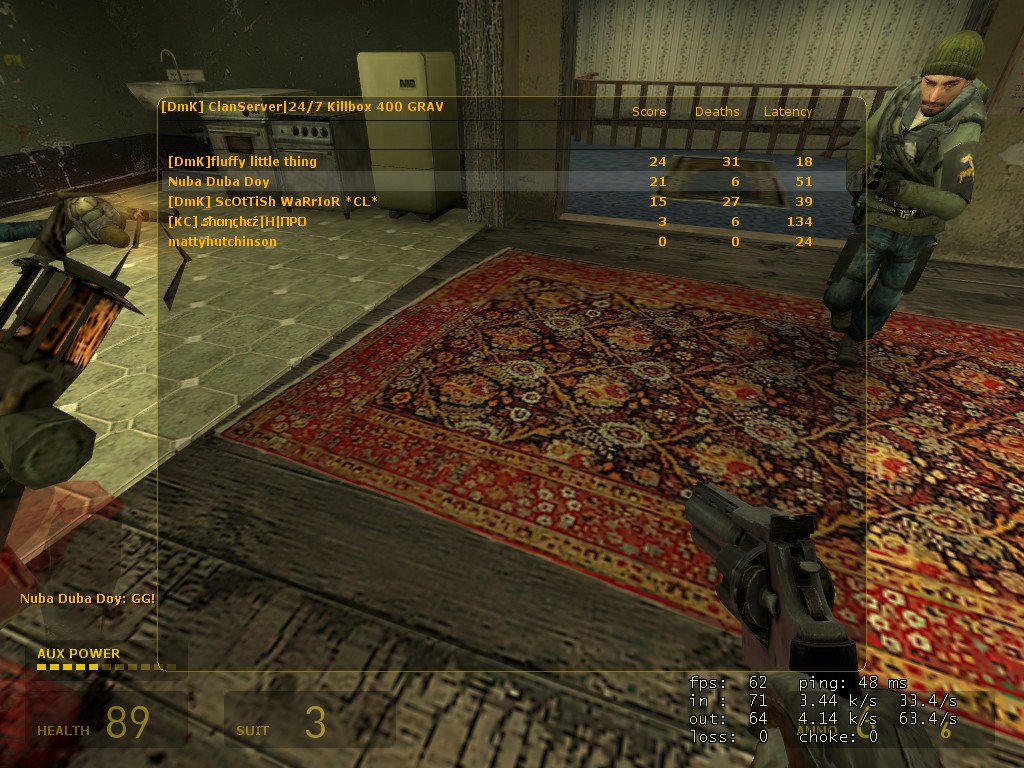Select the [DmK]fluffy little thing player row
Image resolution: width=1024 pixels, height=768 pixels.
coord(242,162)
